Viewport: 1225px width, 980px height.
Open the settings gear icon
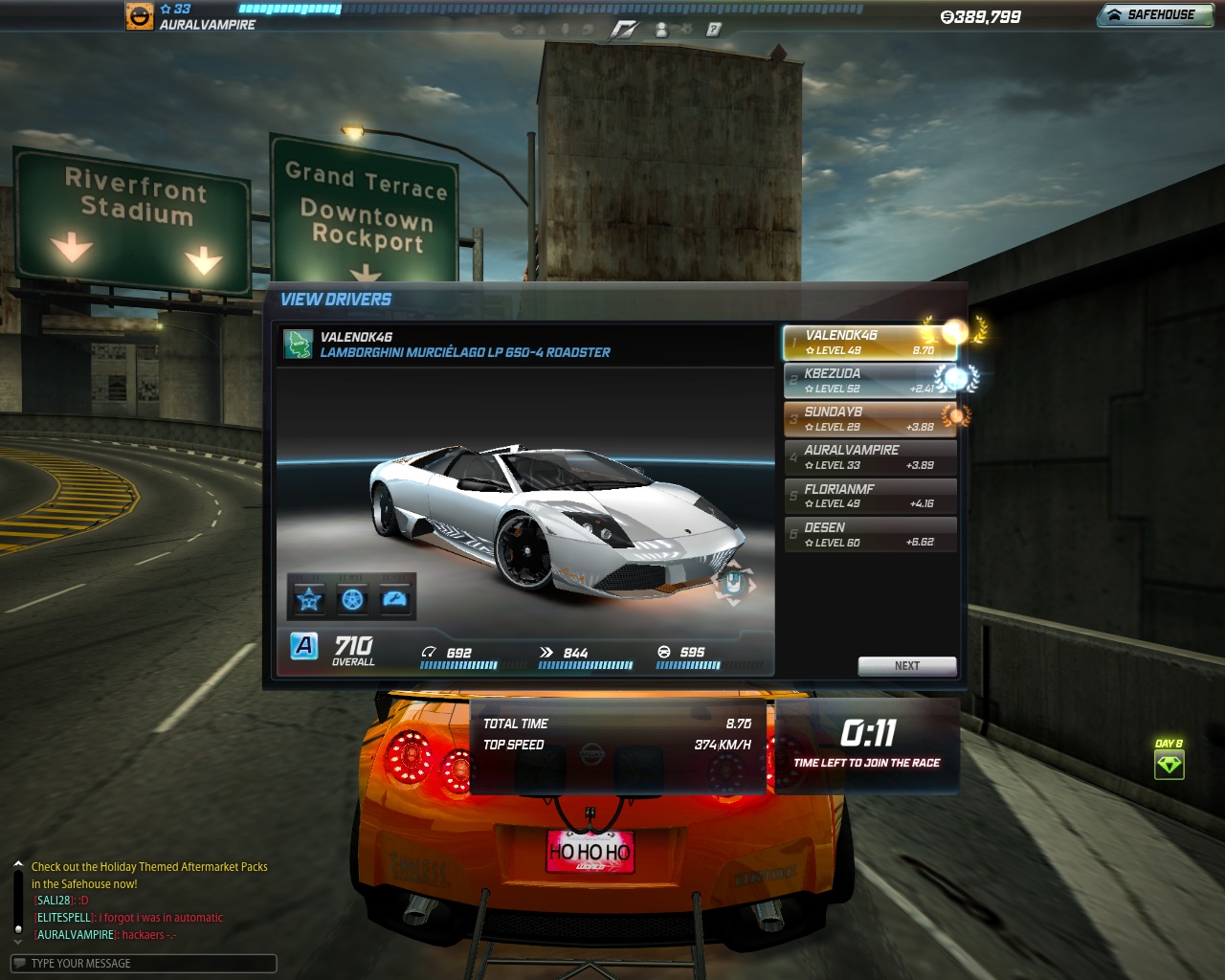pos(687,30)
